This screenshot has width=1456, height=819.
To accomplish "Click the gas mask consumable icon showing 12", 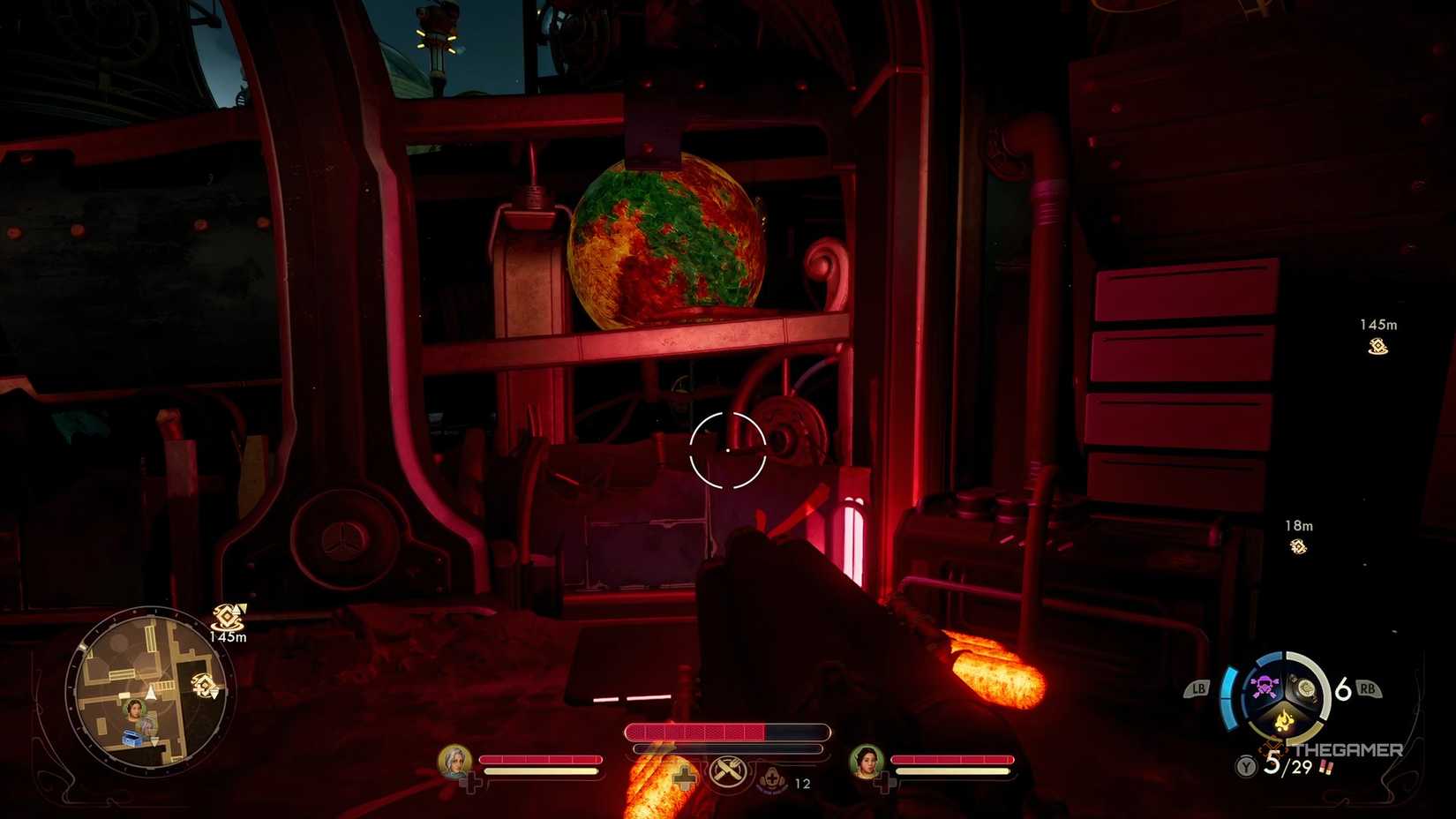I will click(x=773, y=780).
